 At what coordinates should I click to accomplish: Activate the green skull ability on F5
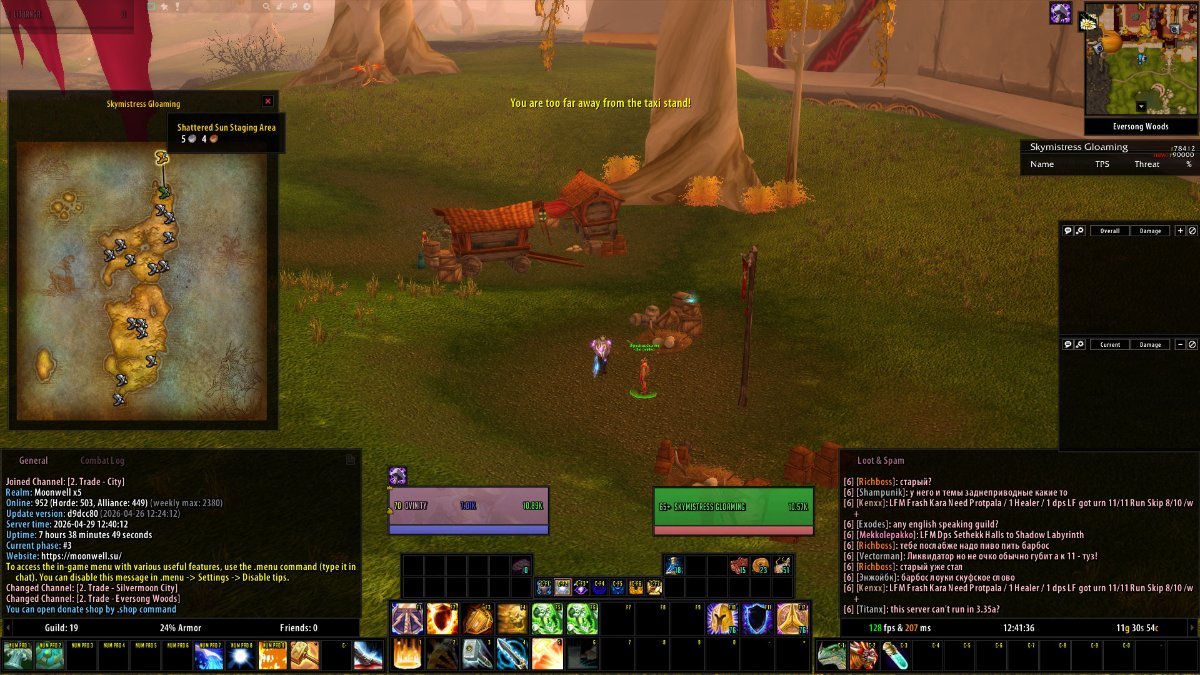click(x=547, y=619)
